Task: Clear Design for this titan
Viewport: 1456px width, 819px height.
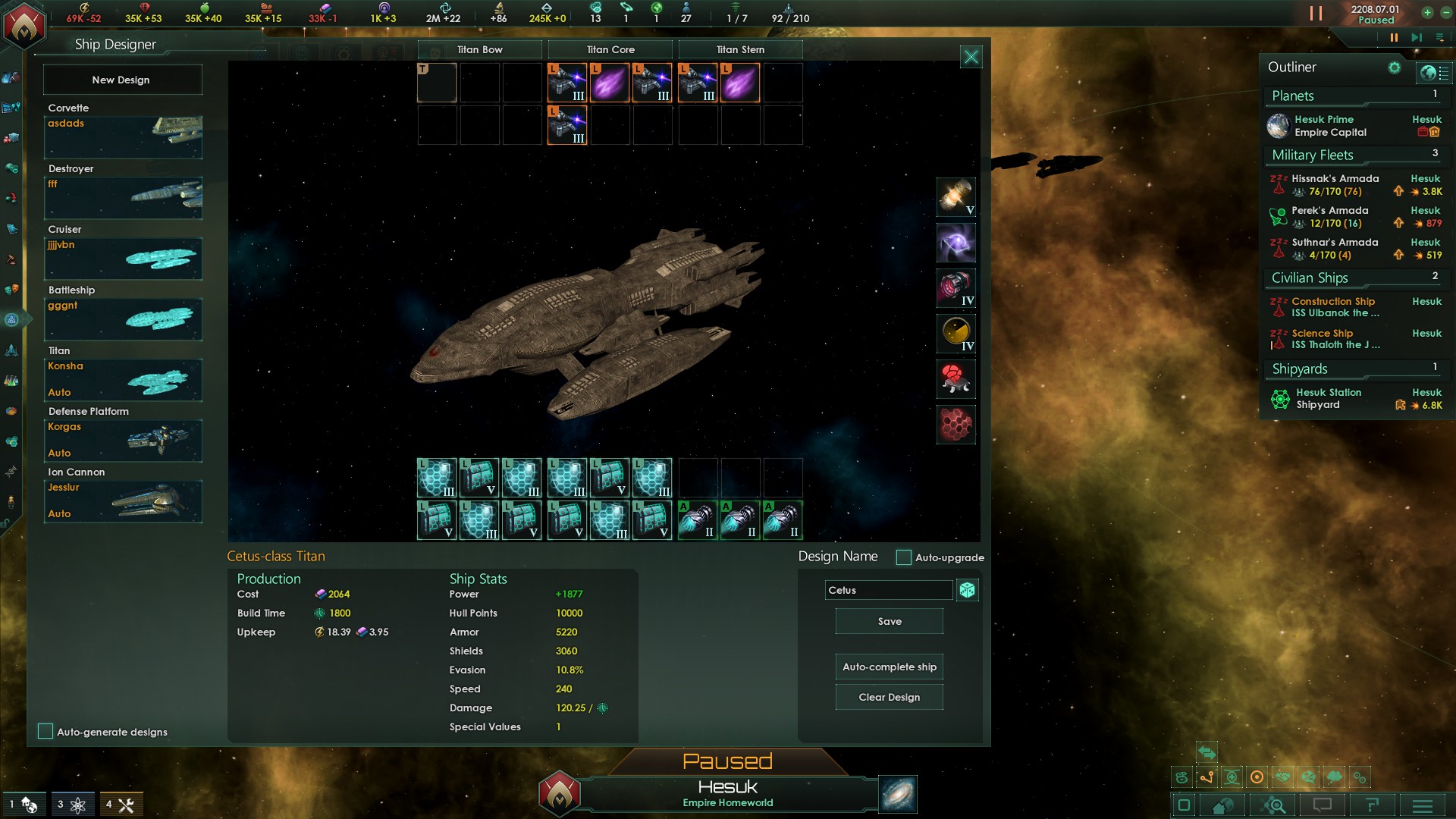Action: tap(889, 697)
